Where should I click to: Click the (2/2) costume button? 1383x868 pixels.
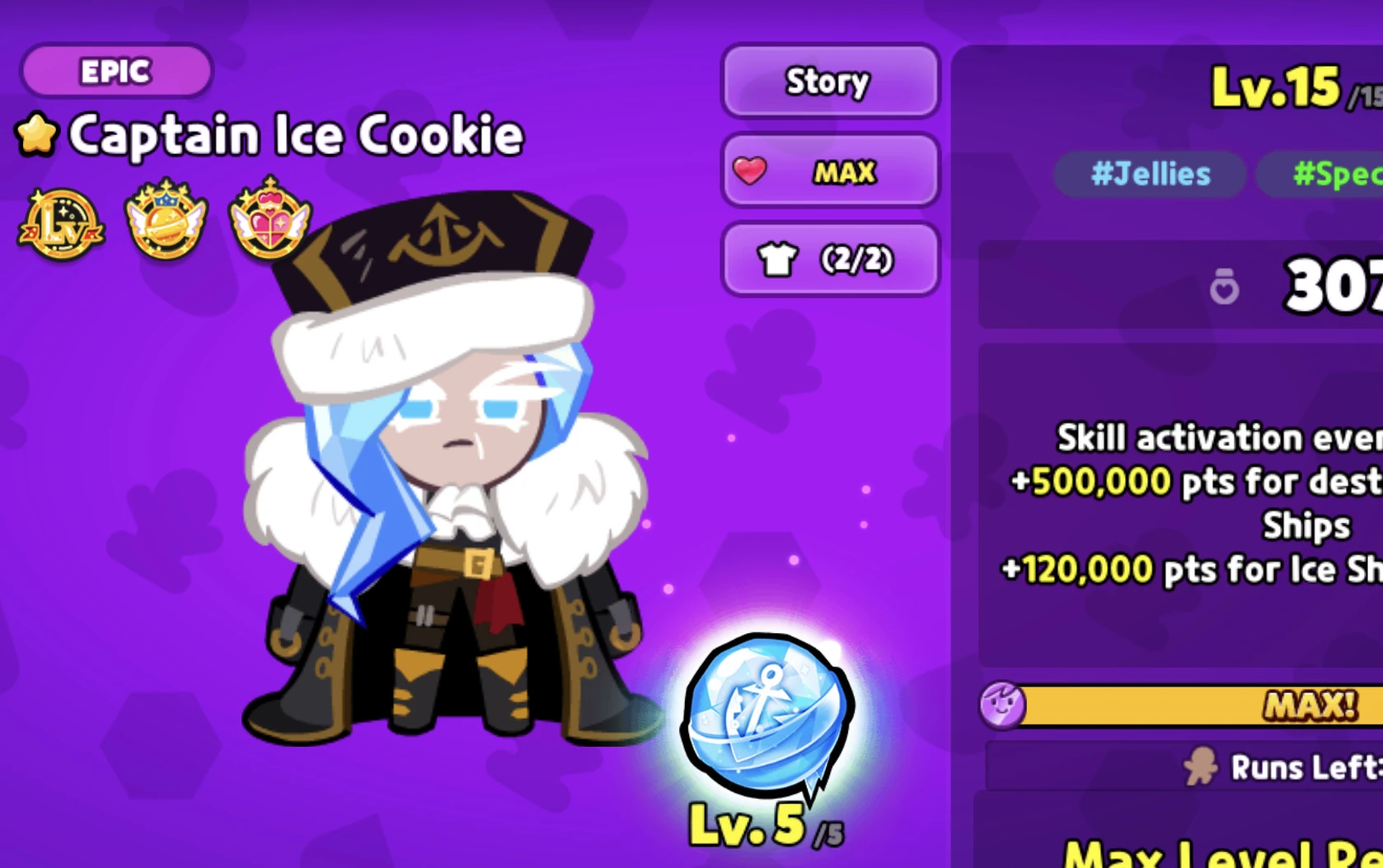tap(829, 260)
